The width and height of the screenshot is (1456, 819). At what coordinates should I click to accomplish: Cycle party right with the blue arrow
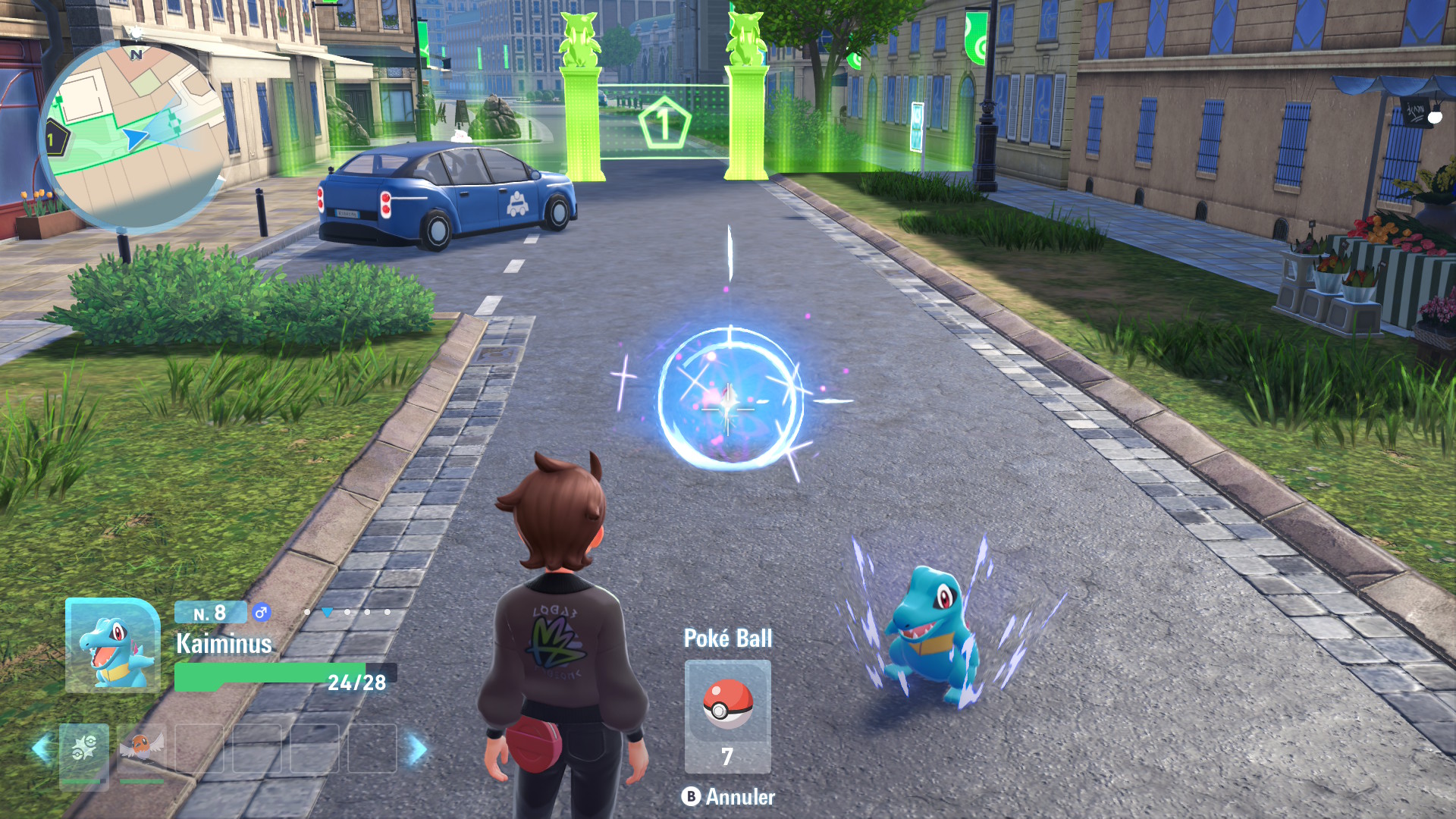click(x=416, y=748)
